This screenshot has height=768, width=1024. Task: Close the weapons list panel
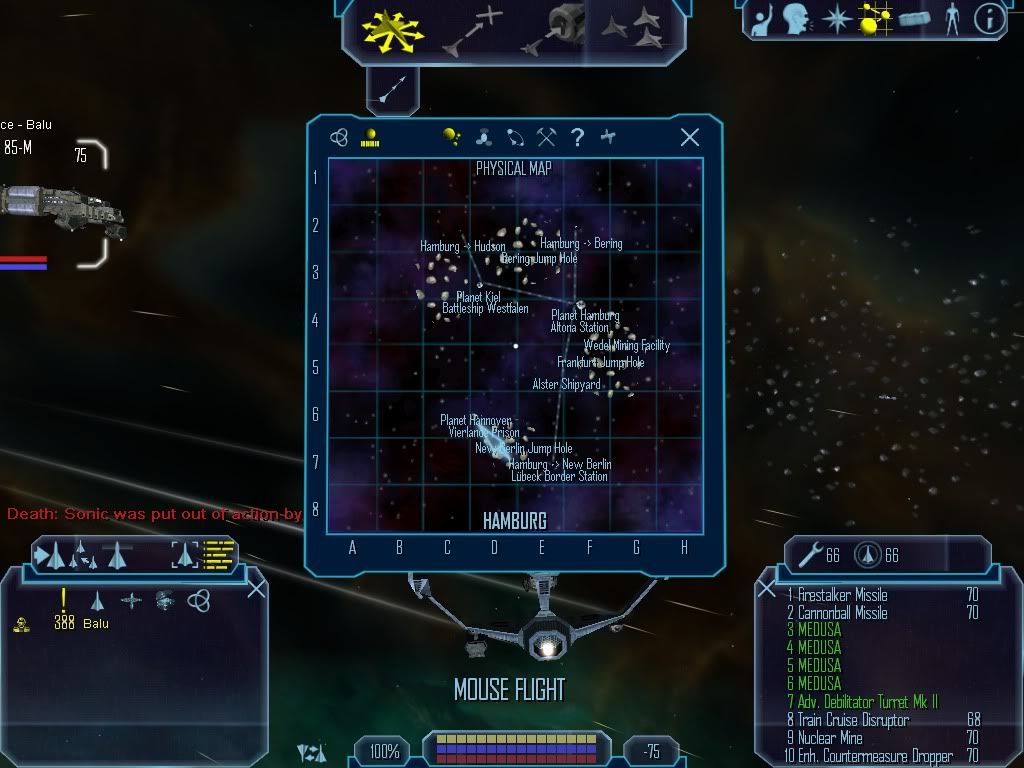(767, 589)
